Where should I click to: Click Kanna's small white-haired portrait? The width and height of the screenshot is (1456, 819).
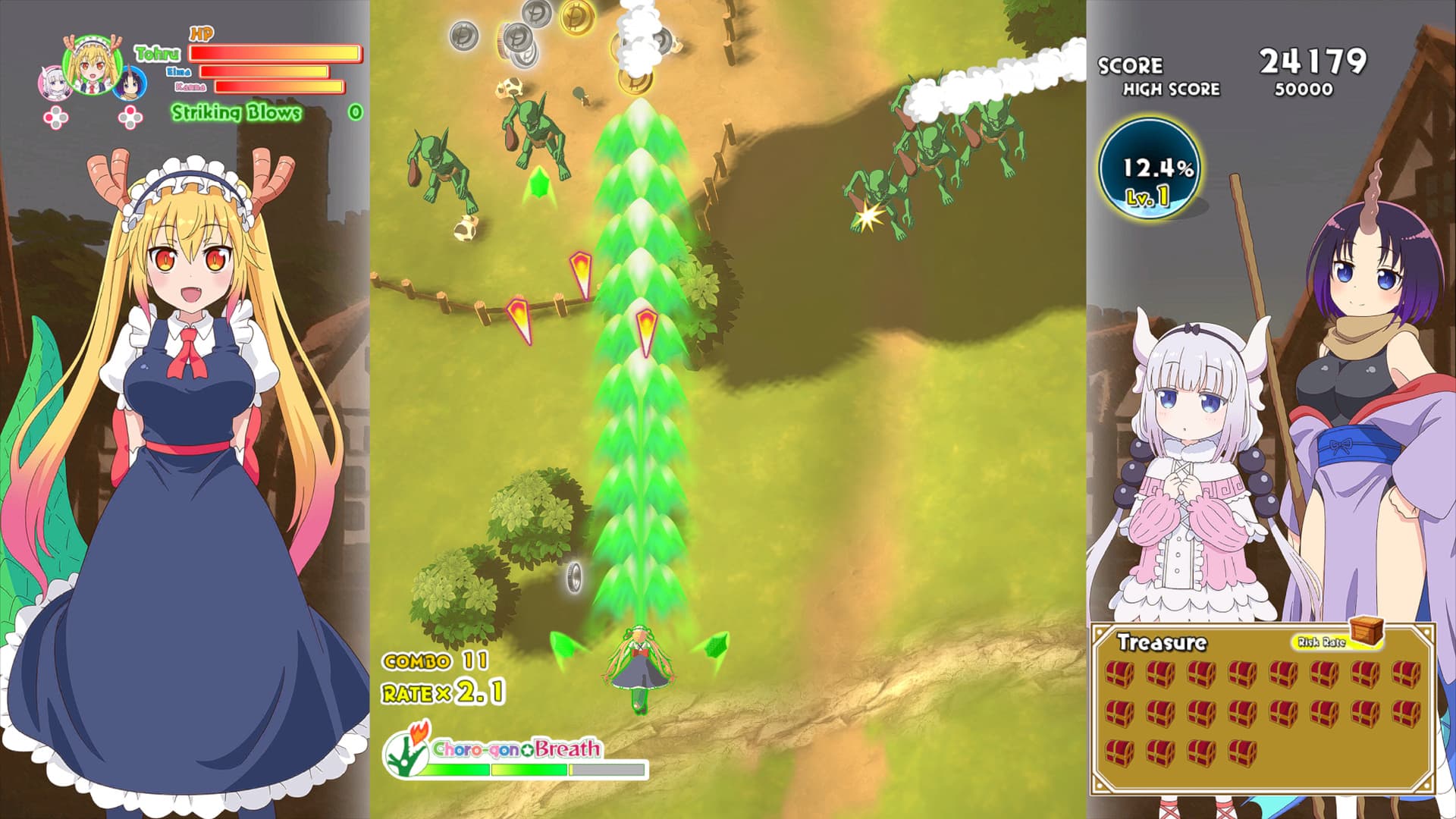point(54,83)
